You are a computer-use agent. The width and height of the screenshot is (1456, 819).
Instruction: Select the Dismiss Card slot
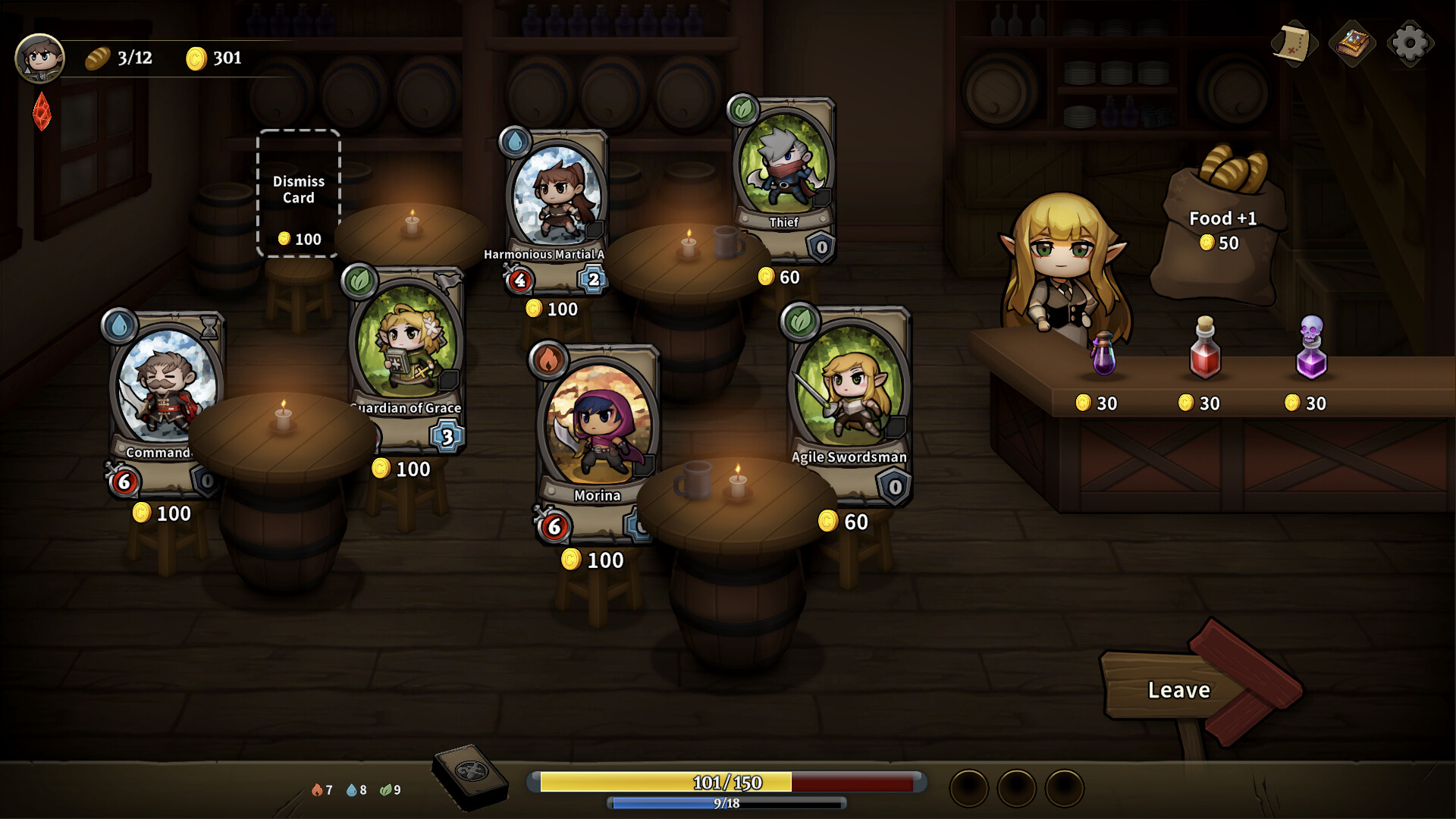298,192
